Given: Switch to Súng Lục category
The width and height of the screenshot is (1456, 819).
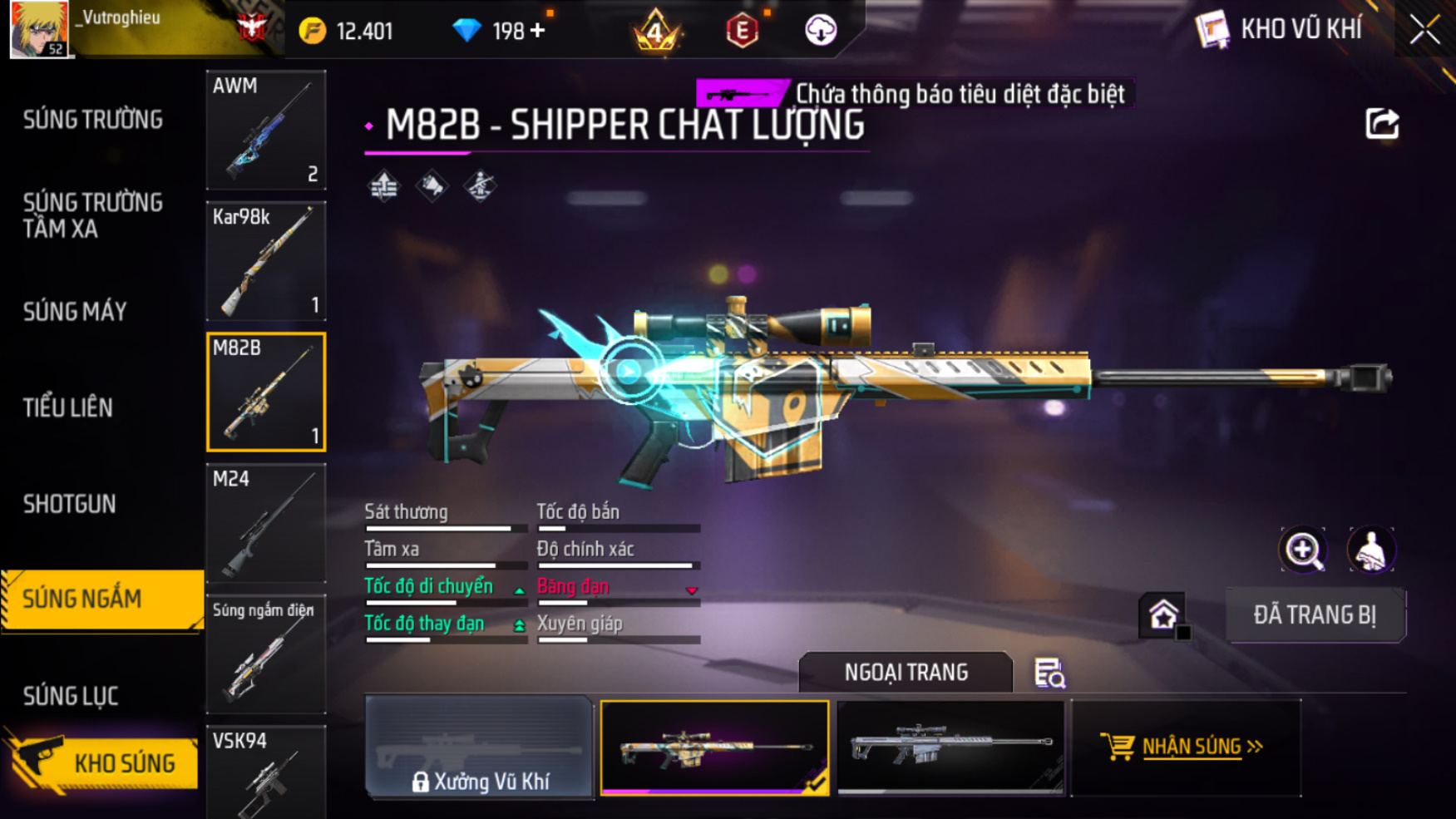Looking at the screenshot, I should [71, 695].
